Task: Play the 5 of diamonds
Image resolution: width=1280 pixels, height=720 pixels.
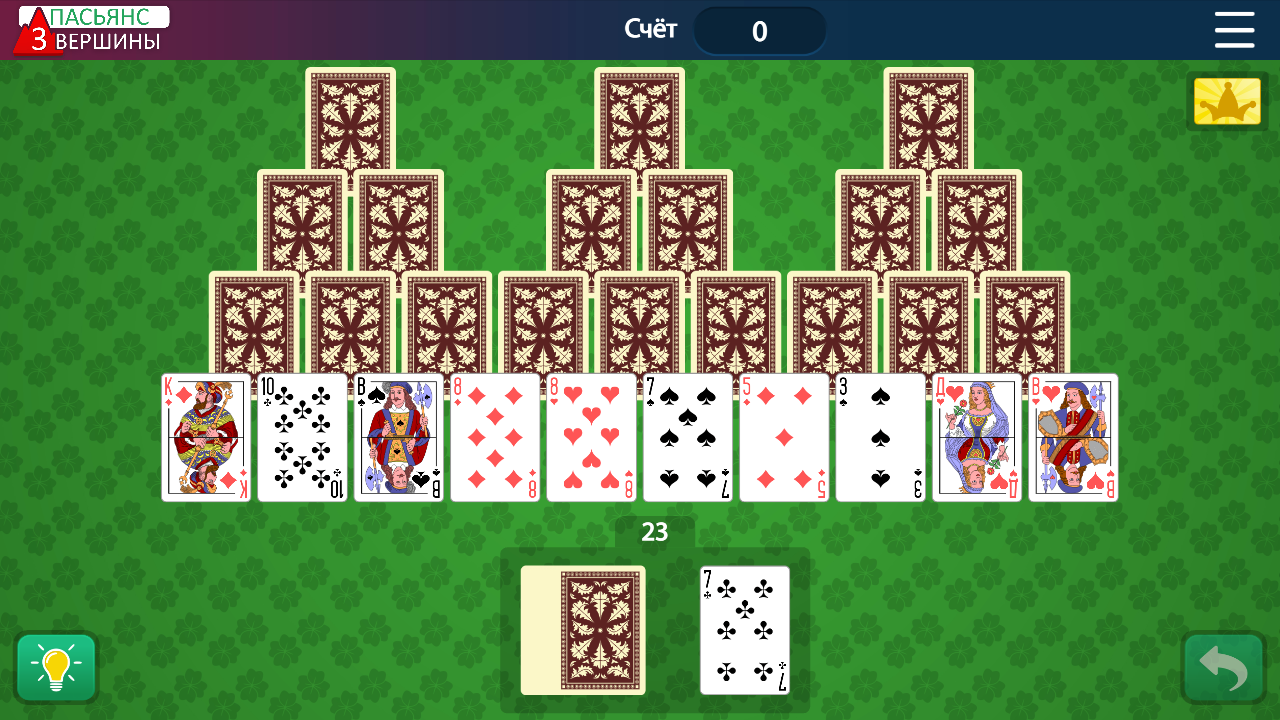Action: [x=784, y=438]
